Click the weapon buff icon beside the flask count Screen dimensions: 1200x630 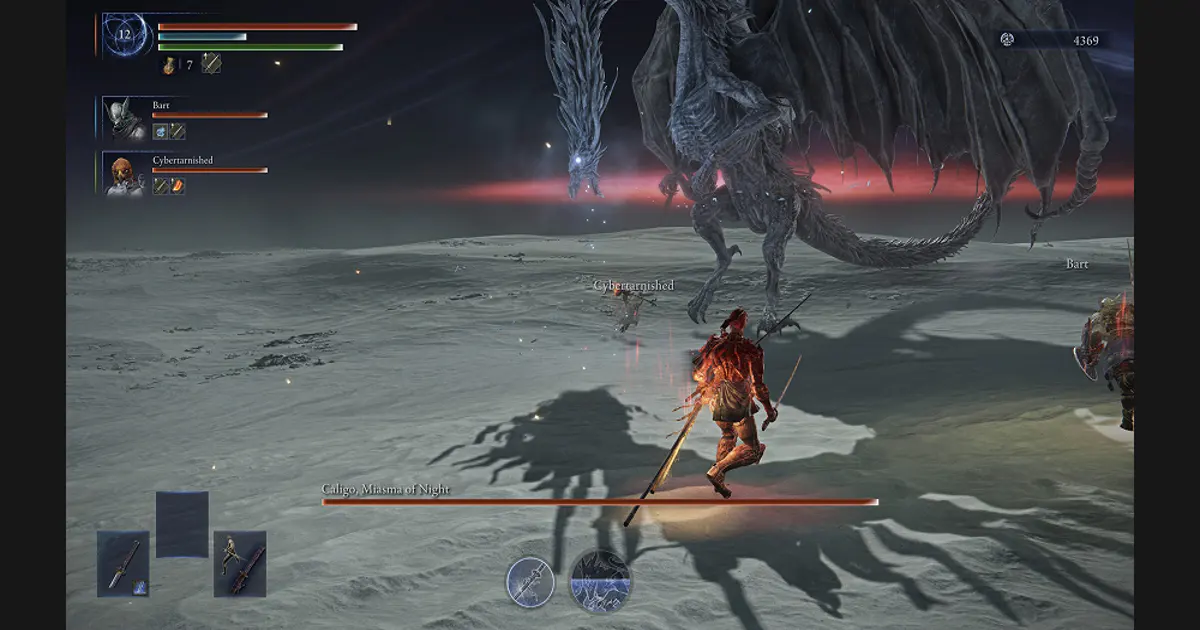[211, 64]
